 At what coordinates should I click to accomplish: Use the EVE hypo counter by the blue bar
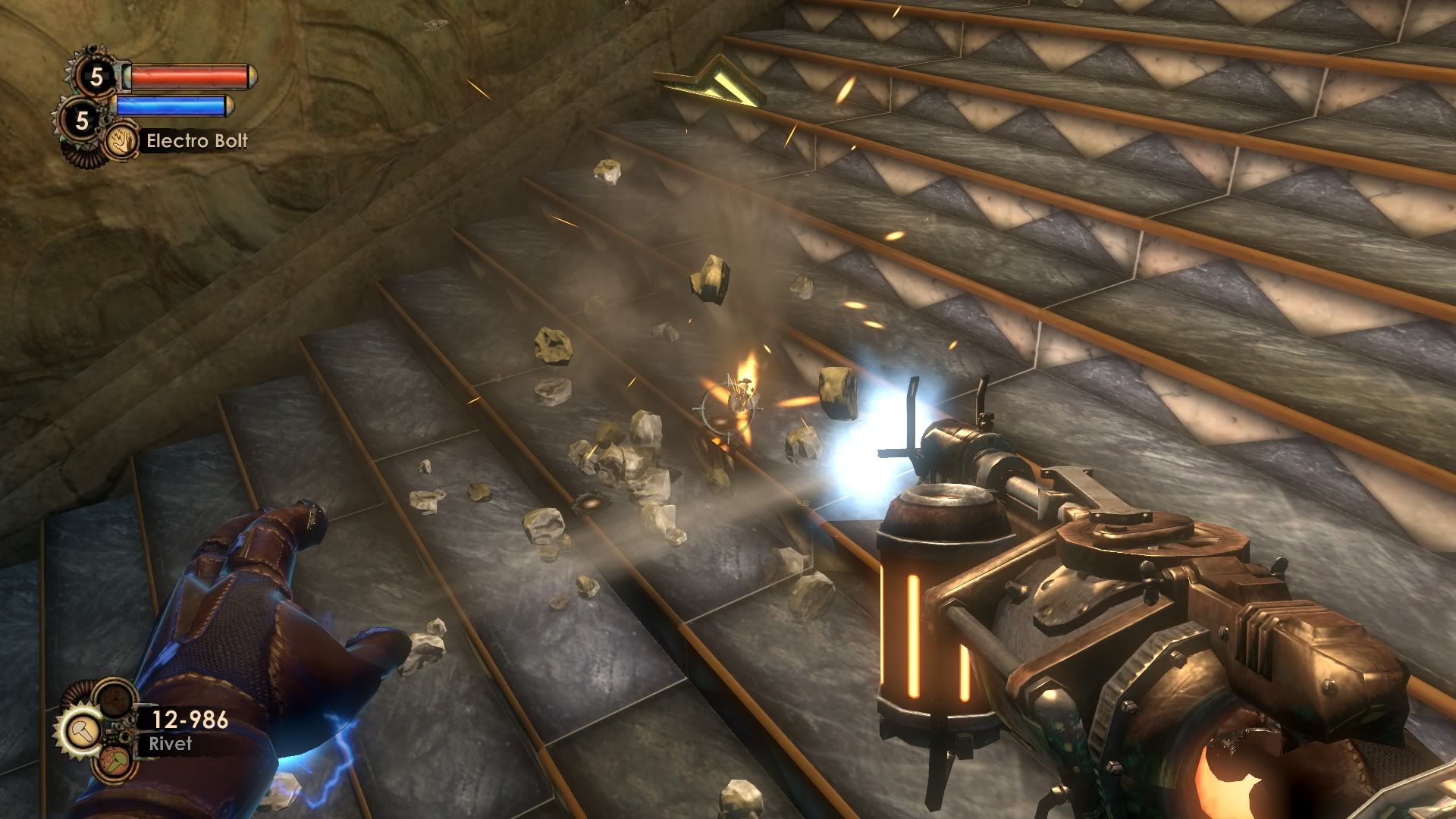tap(82, 120)
